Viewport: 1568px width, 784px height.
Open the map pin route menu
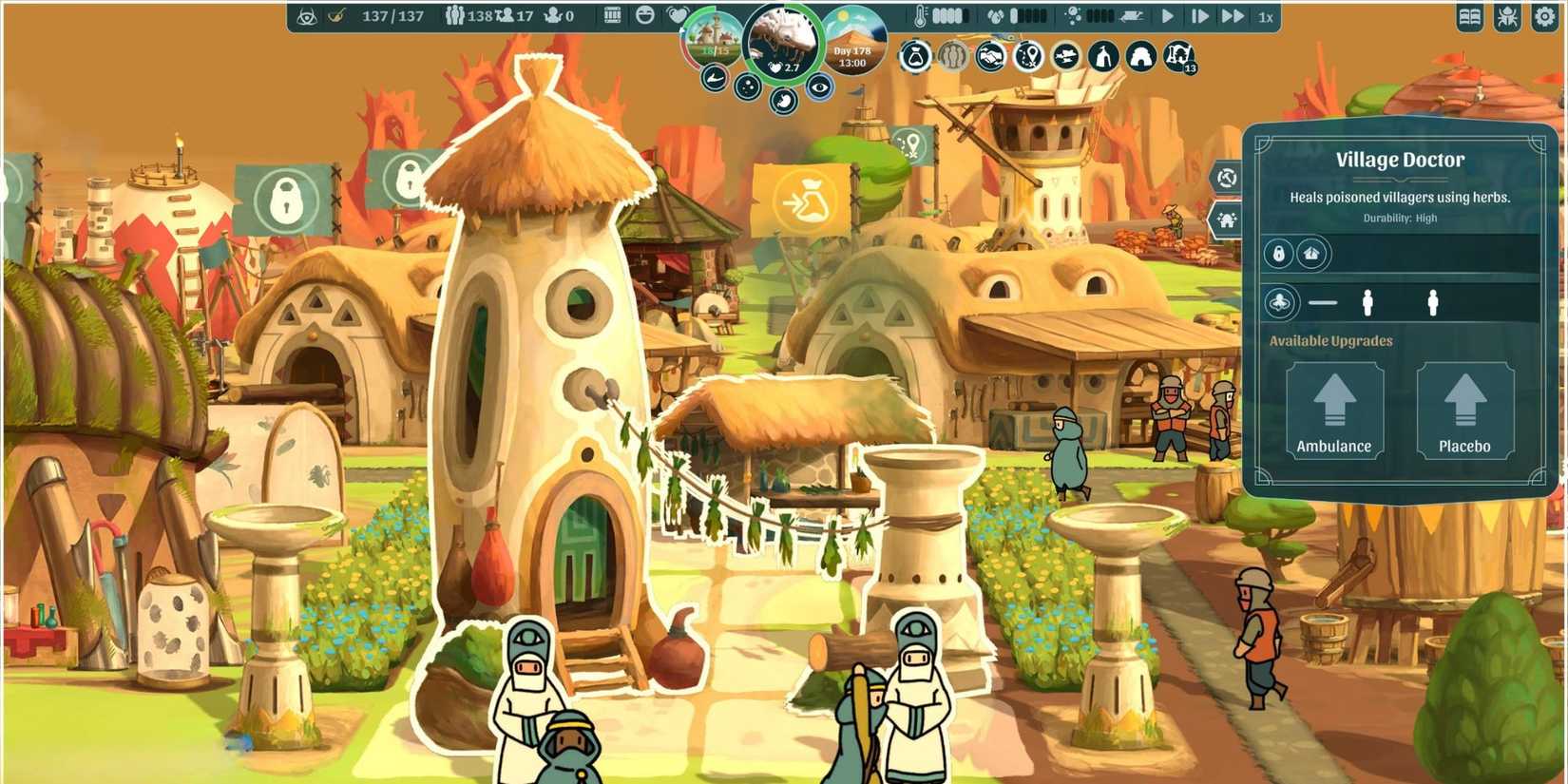(1027, 57)
